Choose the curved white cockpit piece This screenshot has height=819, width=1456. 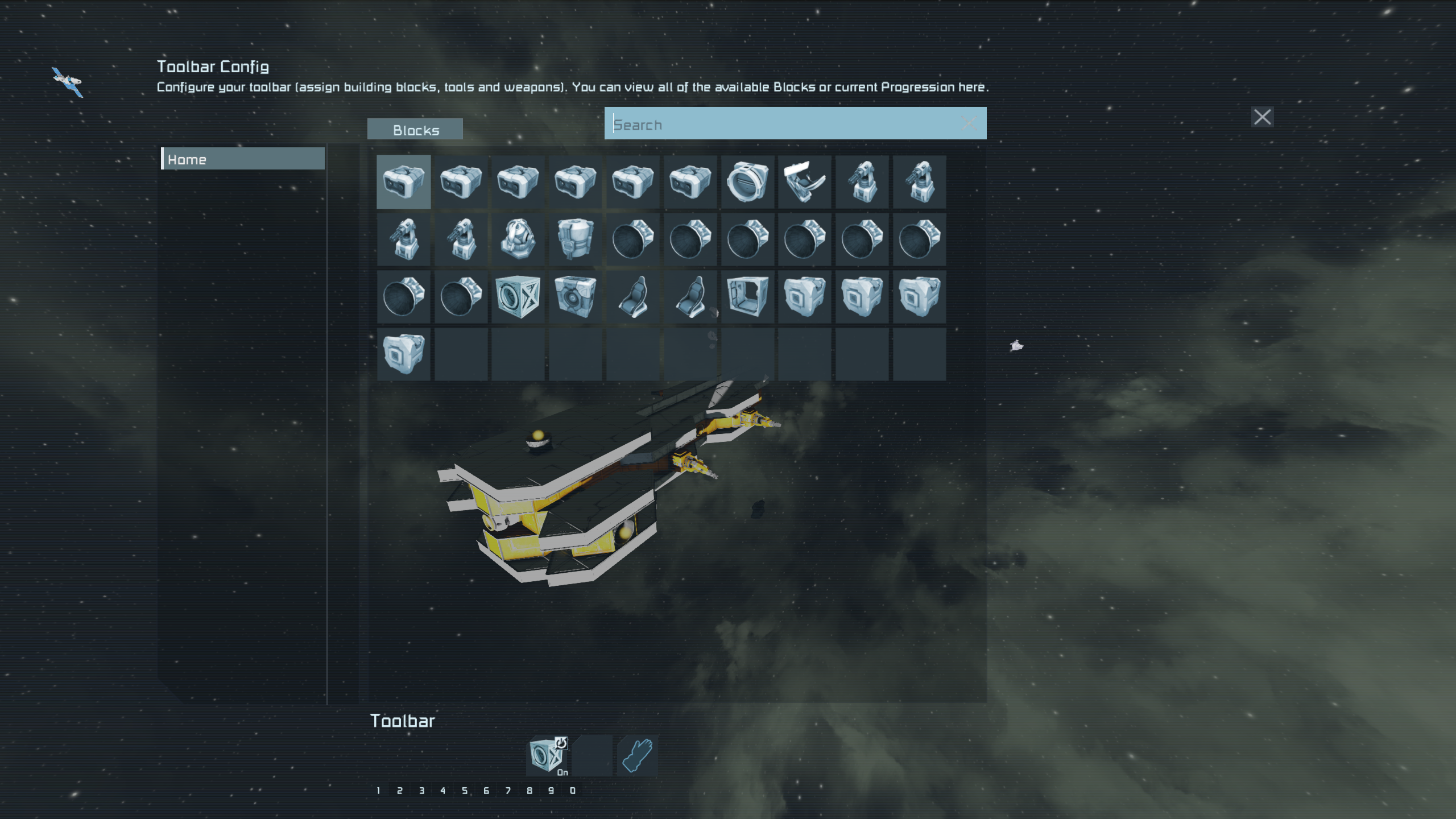(804, 182)
